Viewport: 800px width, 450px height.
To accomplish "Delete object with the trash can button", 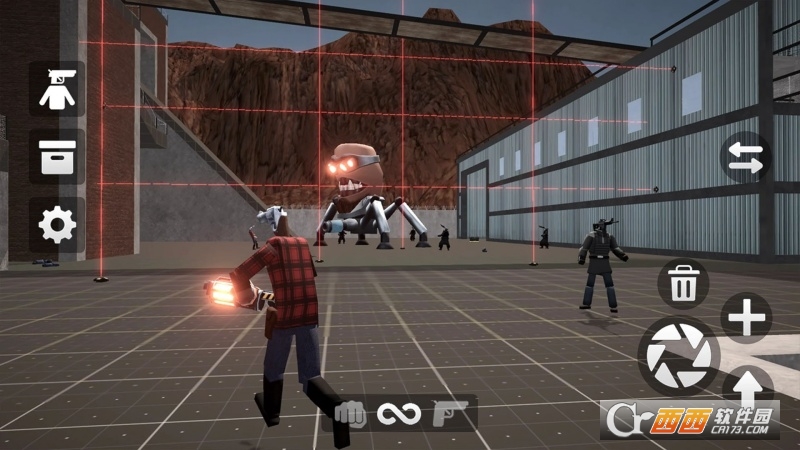I will [x=683, y=284].
